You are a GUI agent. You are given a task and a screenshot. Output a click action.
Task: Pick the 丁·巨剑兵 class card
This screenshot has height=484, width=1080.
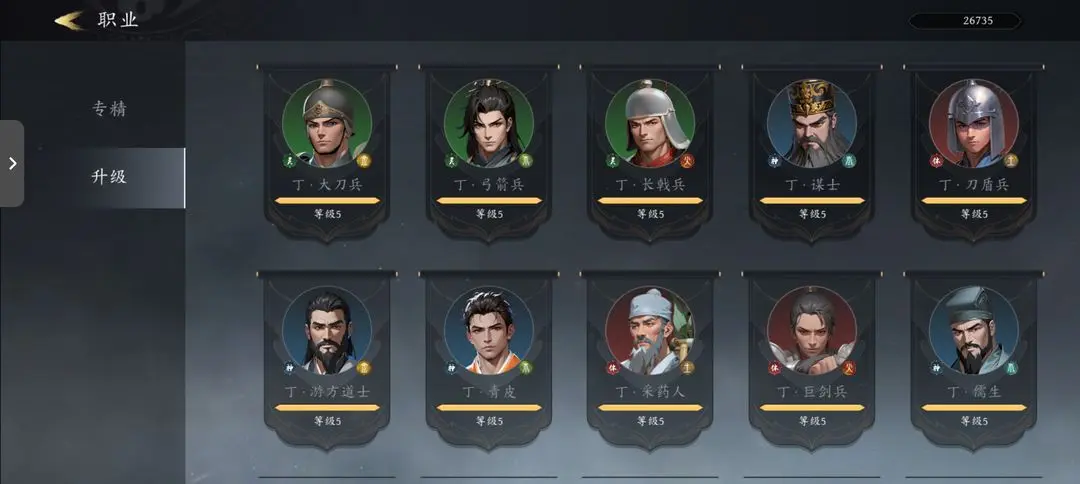tap(811, 356)
